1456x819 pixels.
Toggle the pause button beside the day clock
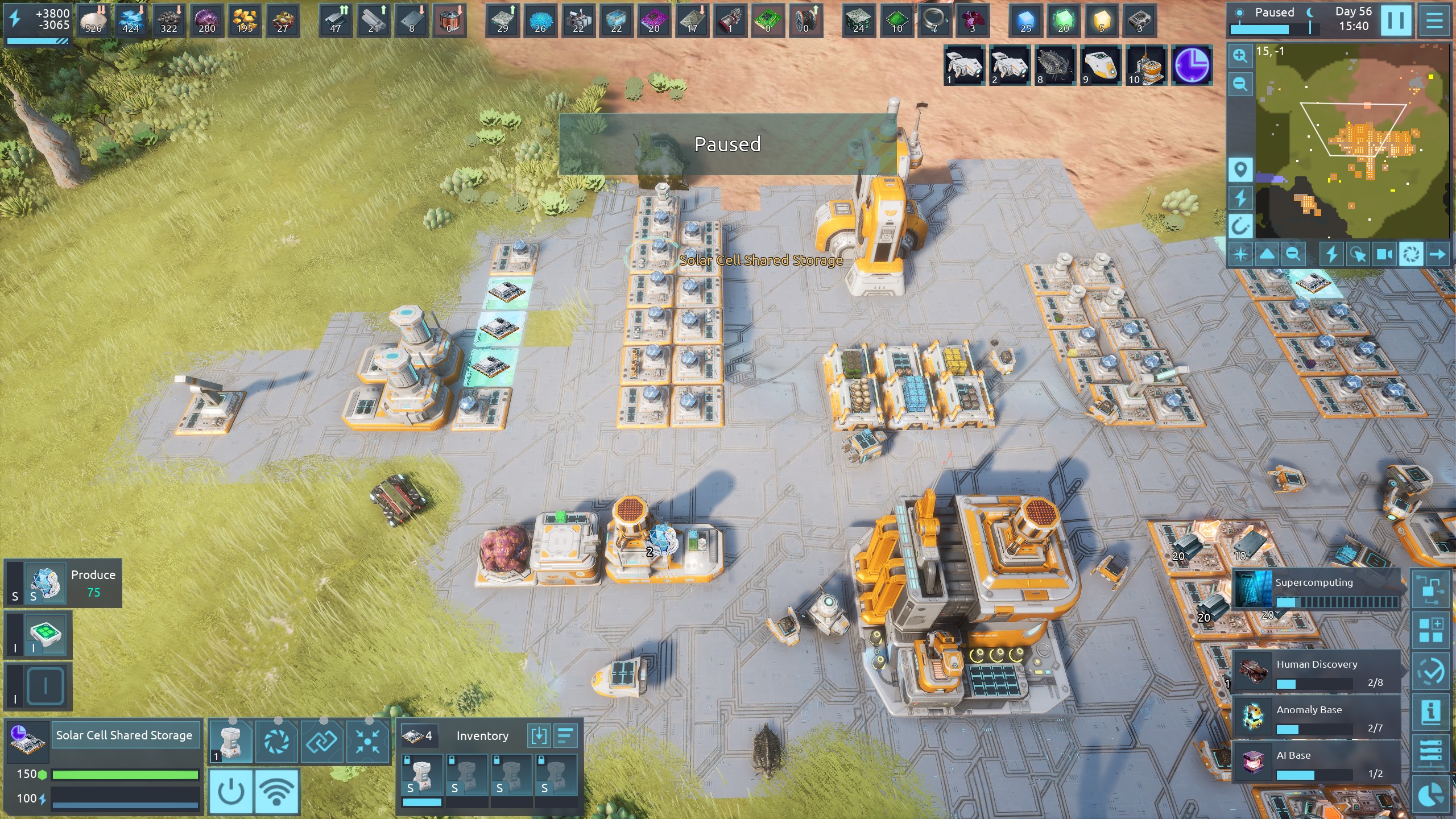point(1396,20)
